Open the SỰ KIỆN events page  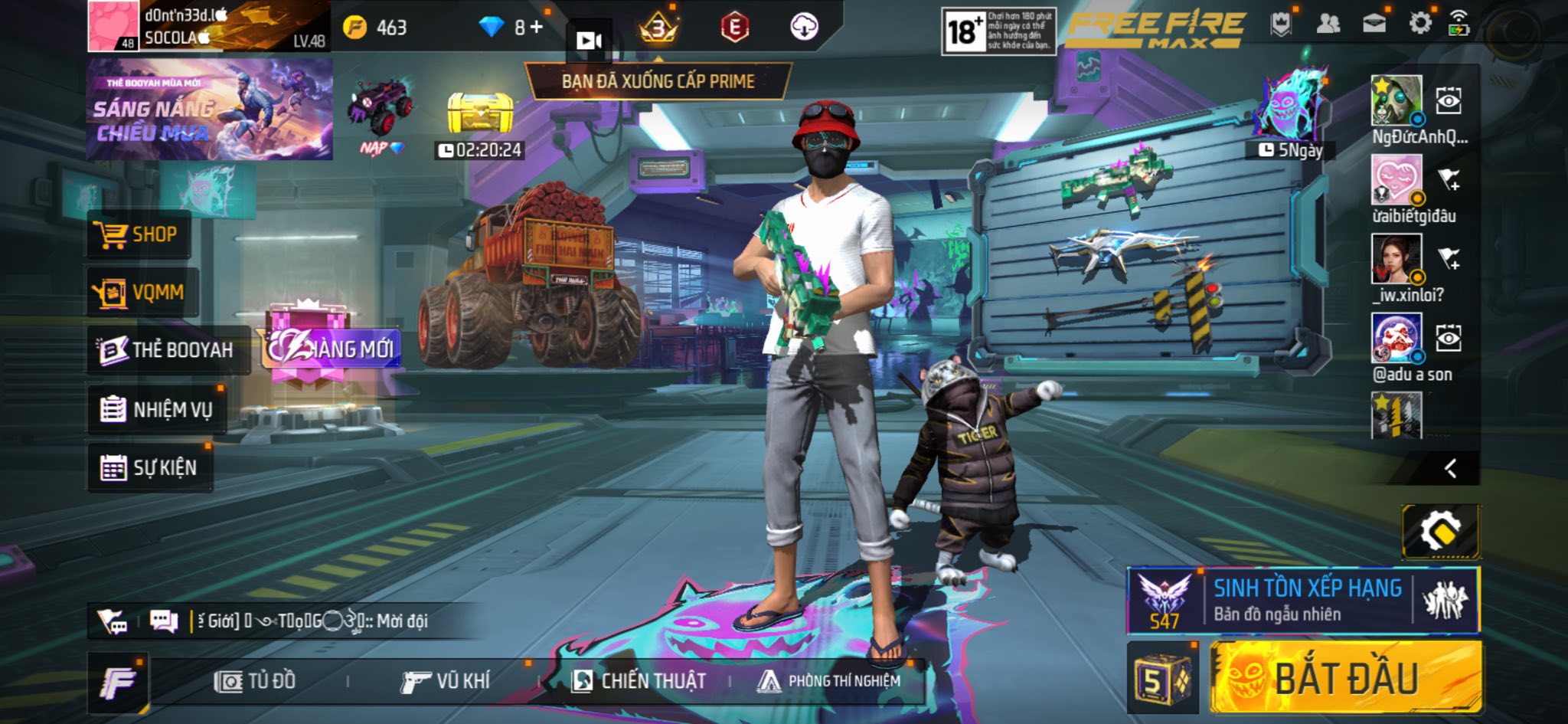tap(149, 467)
